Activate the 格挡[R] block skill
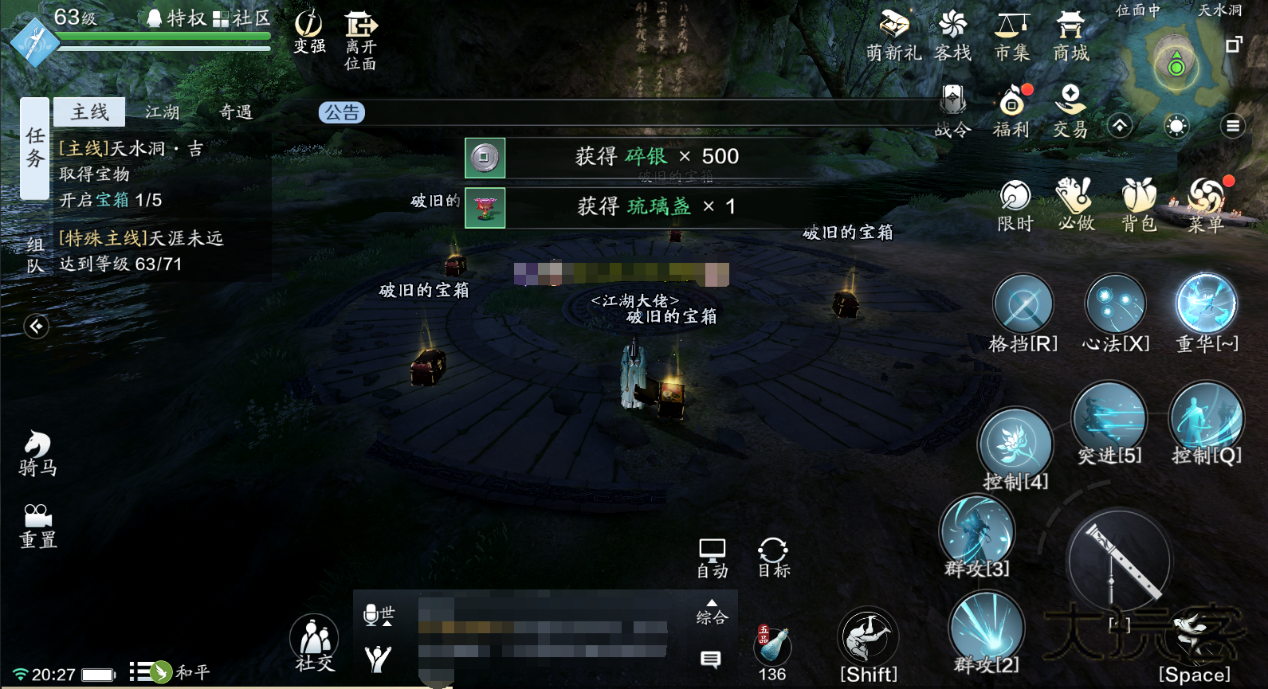This screenshot has height=689, width=1268. [x=1023, y=306]
